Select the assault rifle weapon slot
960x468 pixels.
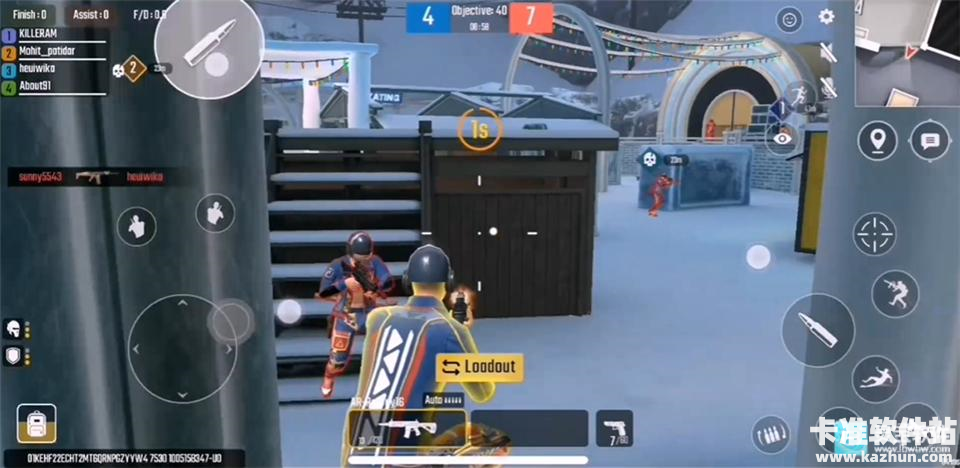click(406, 428)
